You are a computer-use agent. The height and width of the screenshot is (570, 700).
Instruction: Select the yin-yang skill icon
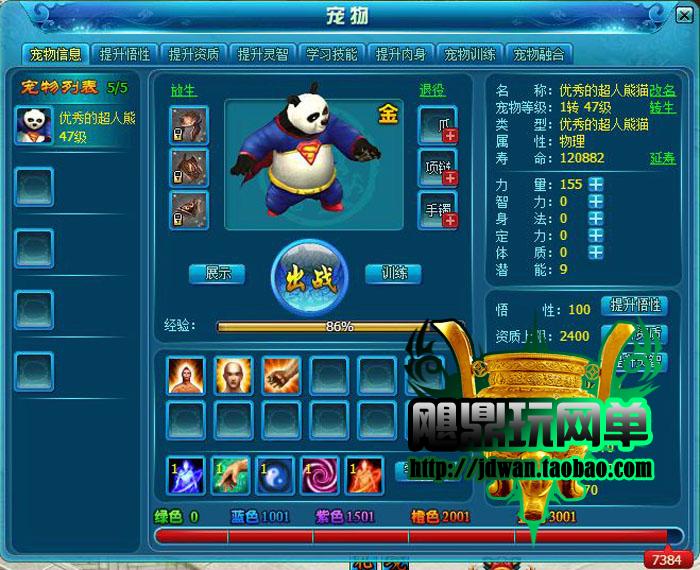[275, 474]
